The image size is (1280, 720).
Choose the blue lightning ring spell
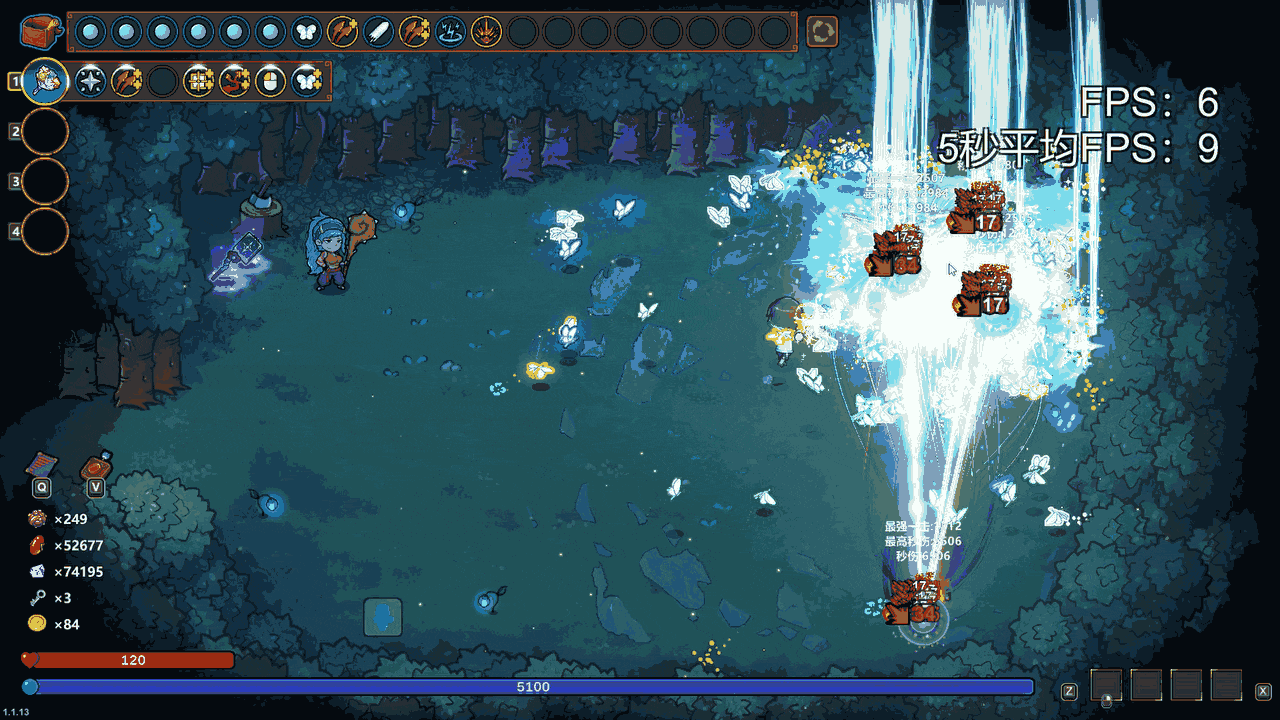tap(450, 32)
